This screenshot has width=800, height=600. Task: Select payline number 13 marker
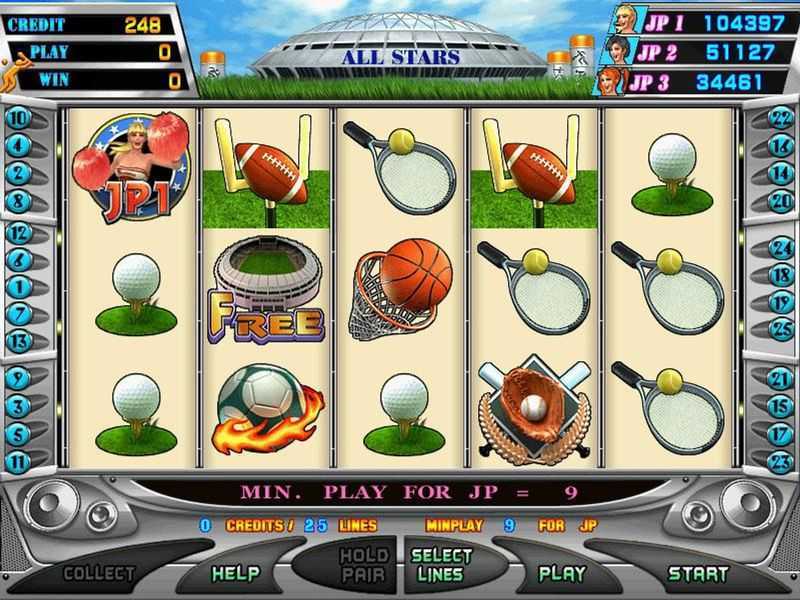point(18,340)
